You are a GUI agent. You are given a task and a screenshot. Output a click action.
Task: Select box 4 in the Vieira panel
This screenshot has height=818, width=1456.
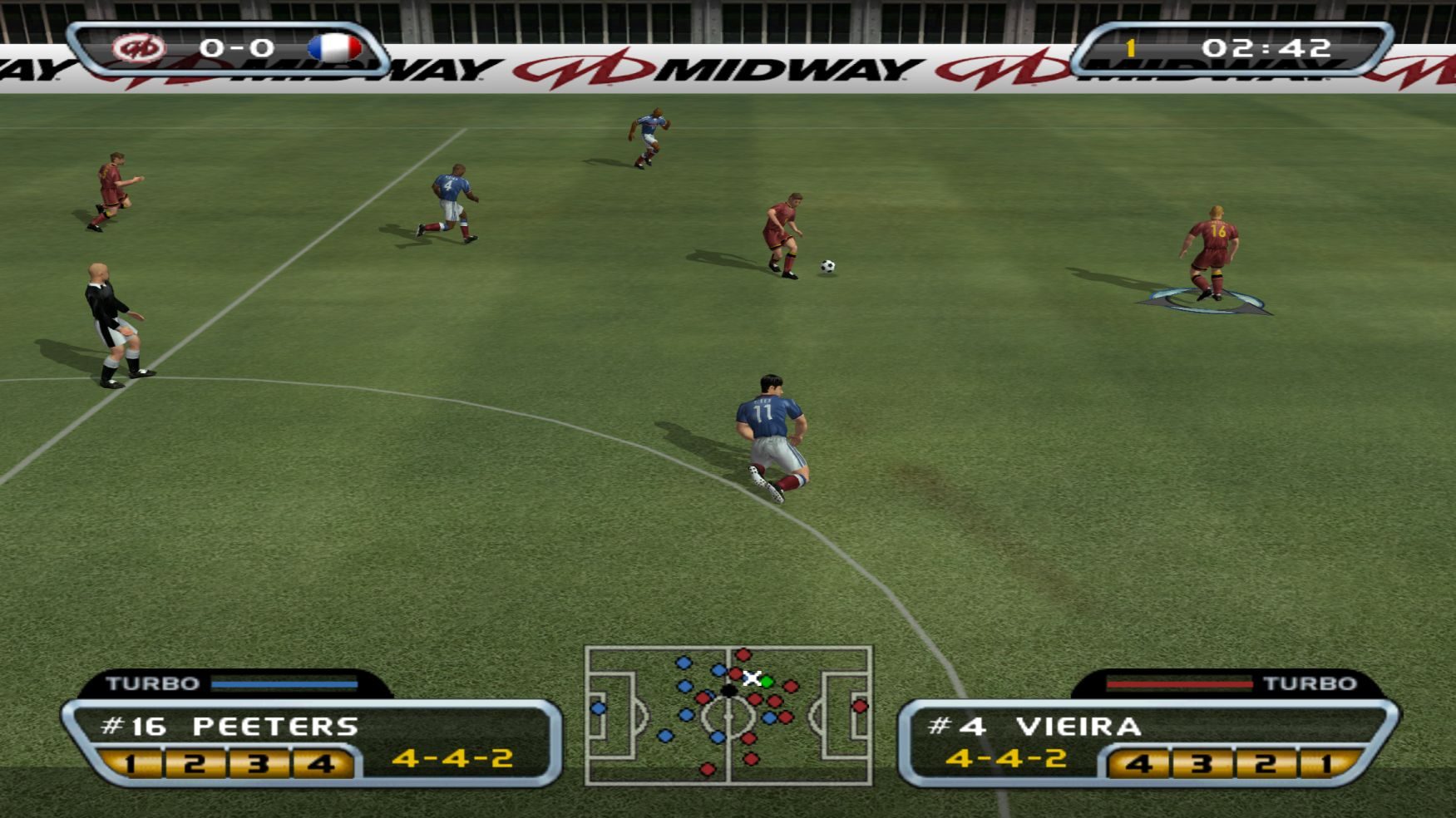[1139, 763]
